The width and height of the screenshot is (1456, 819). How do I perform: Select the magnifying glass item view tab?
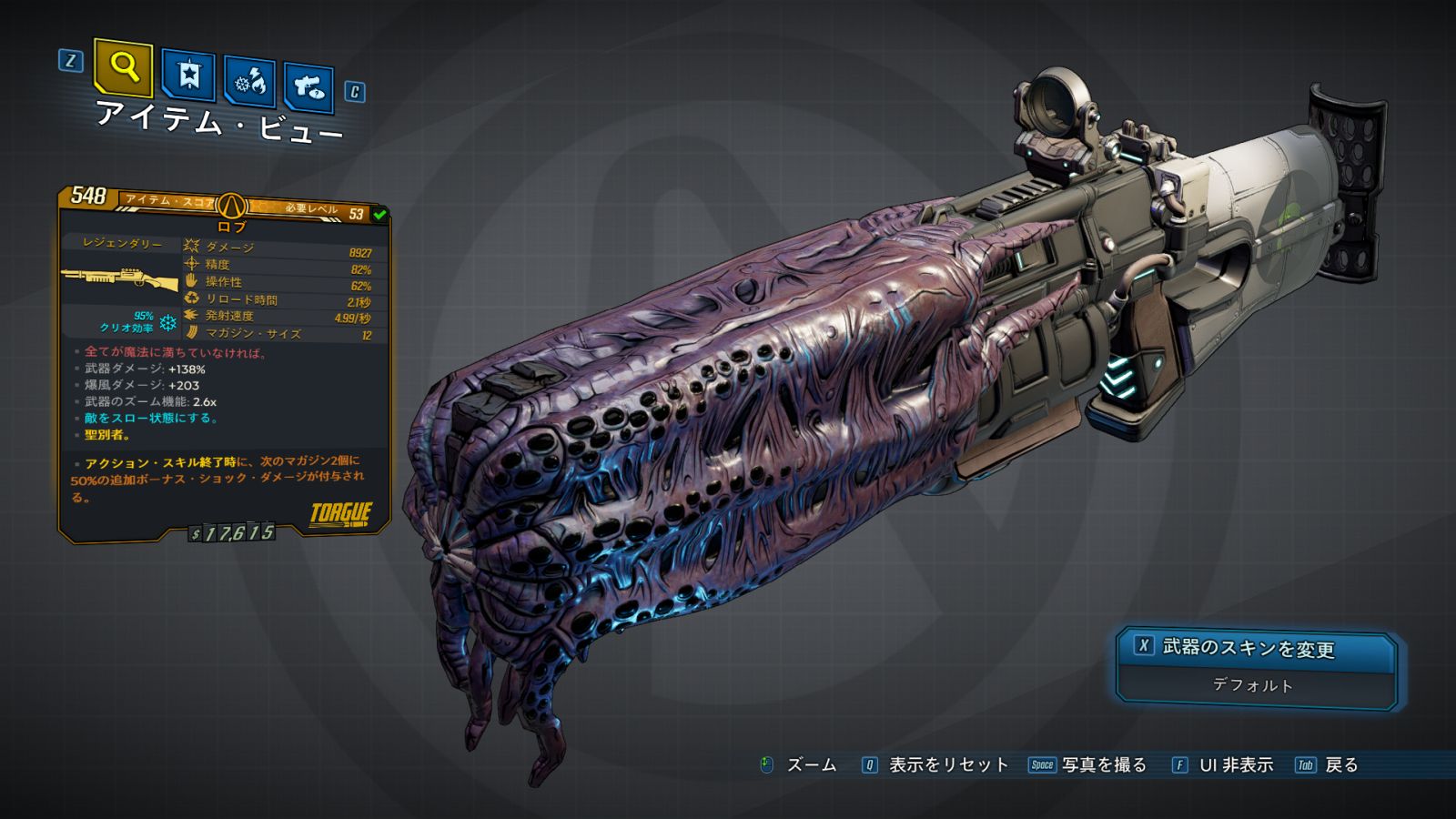click(x=123, y=67)
